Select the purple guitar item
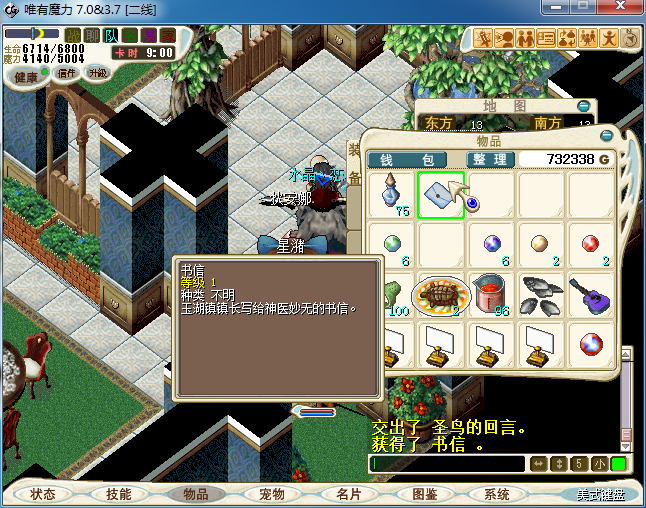 coord(591,294)
